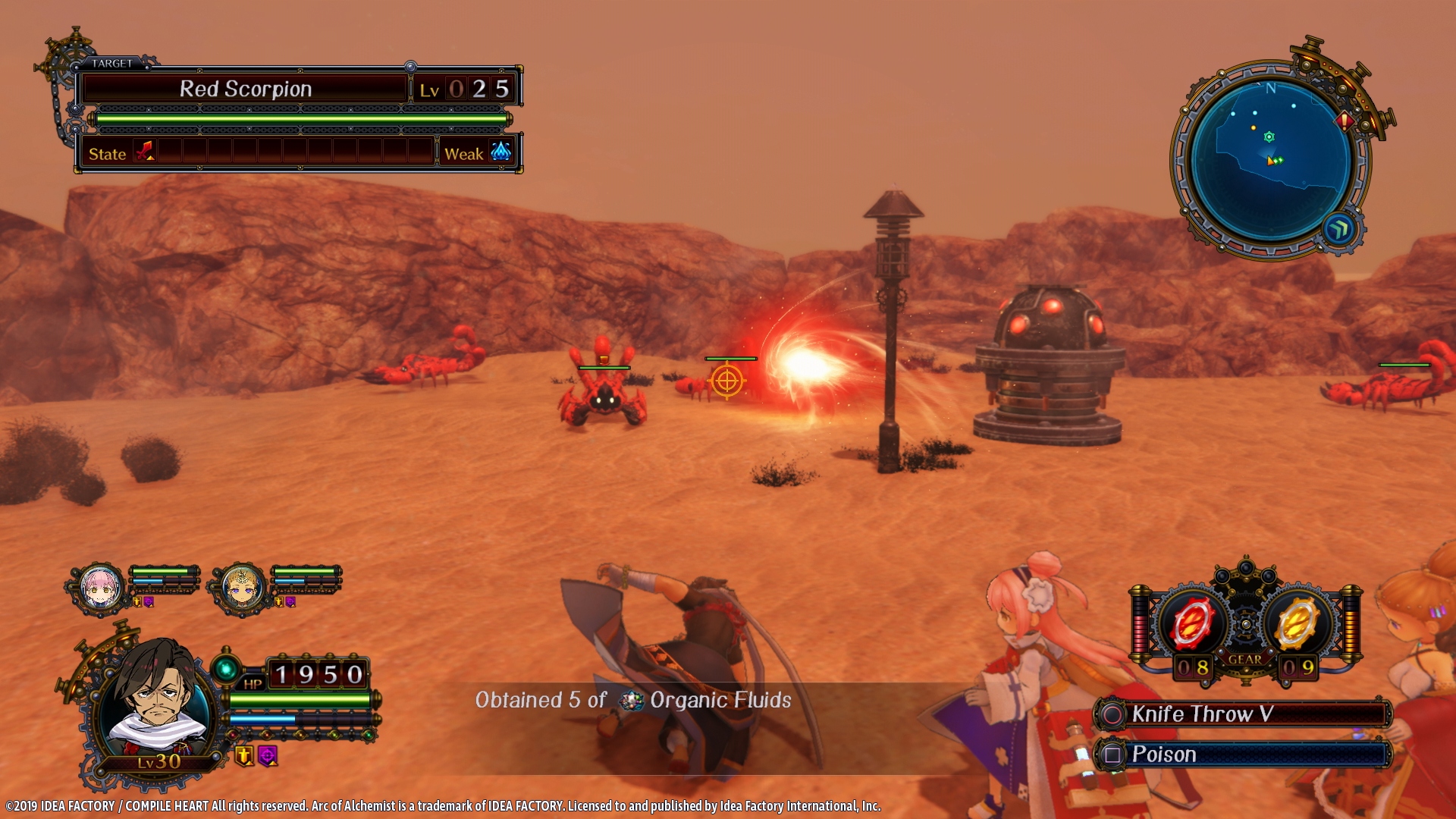Click the red state effect icon
This screenshot has width=1456, height=819.
[144, 152]
